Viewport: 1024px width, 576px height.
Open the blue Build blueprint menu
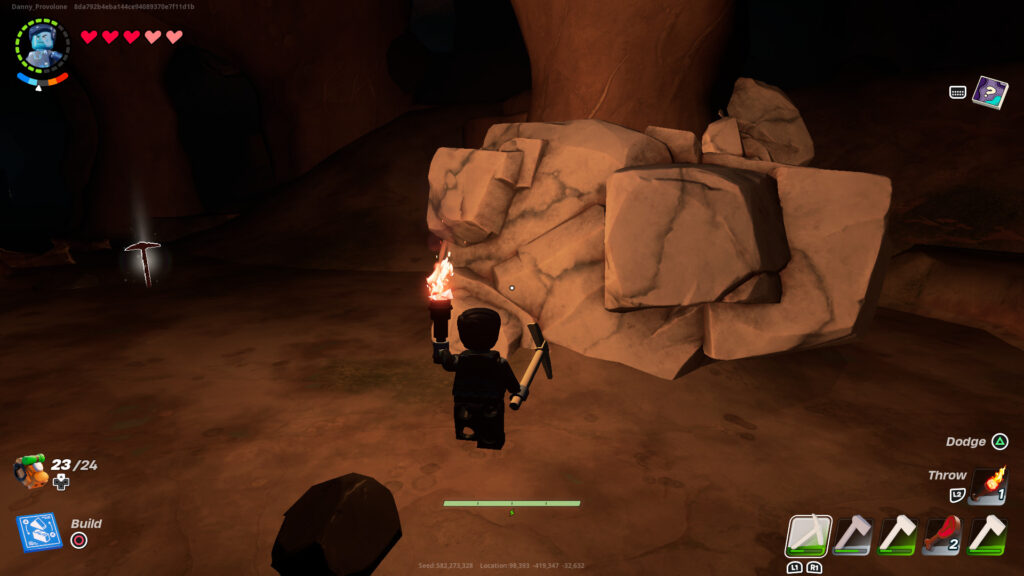click(39, 532)
